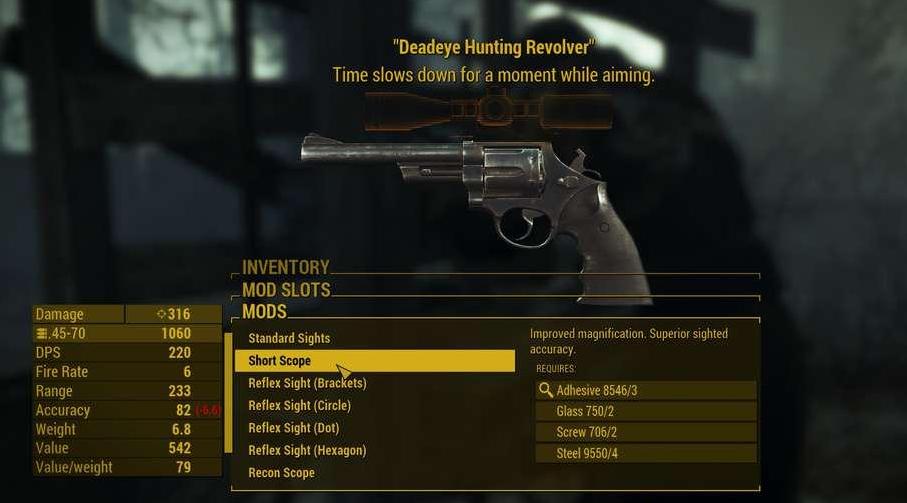Click the Mods section header

265,313
